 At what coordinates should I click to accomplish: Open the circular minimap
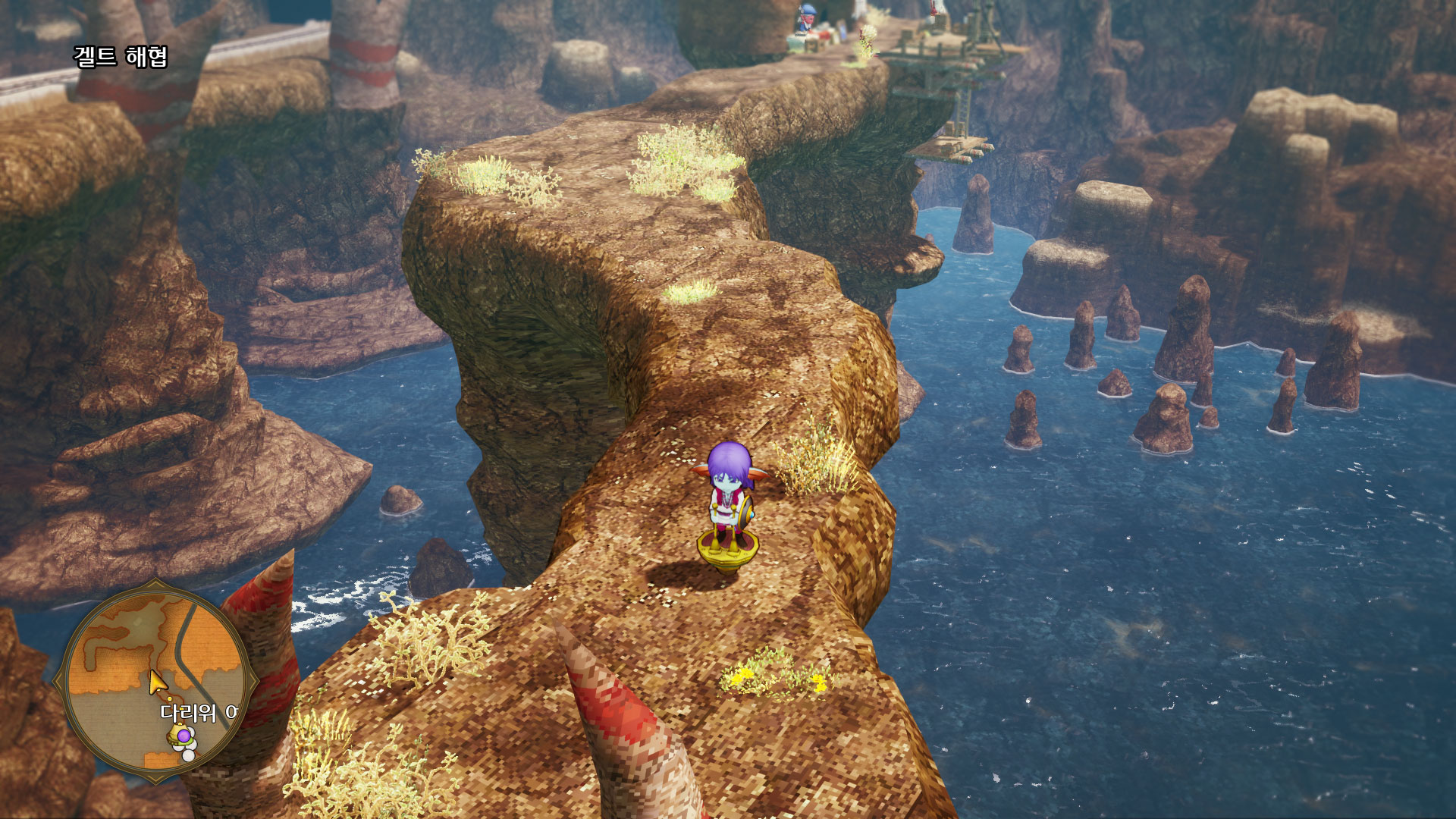pyautogui.click(x=156, y=680)
